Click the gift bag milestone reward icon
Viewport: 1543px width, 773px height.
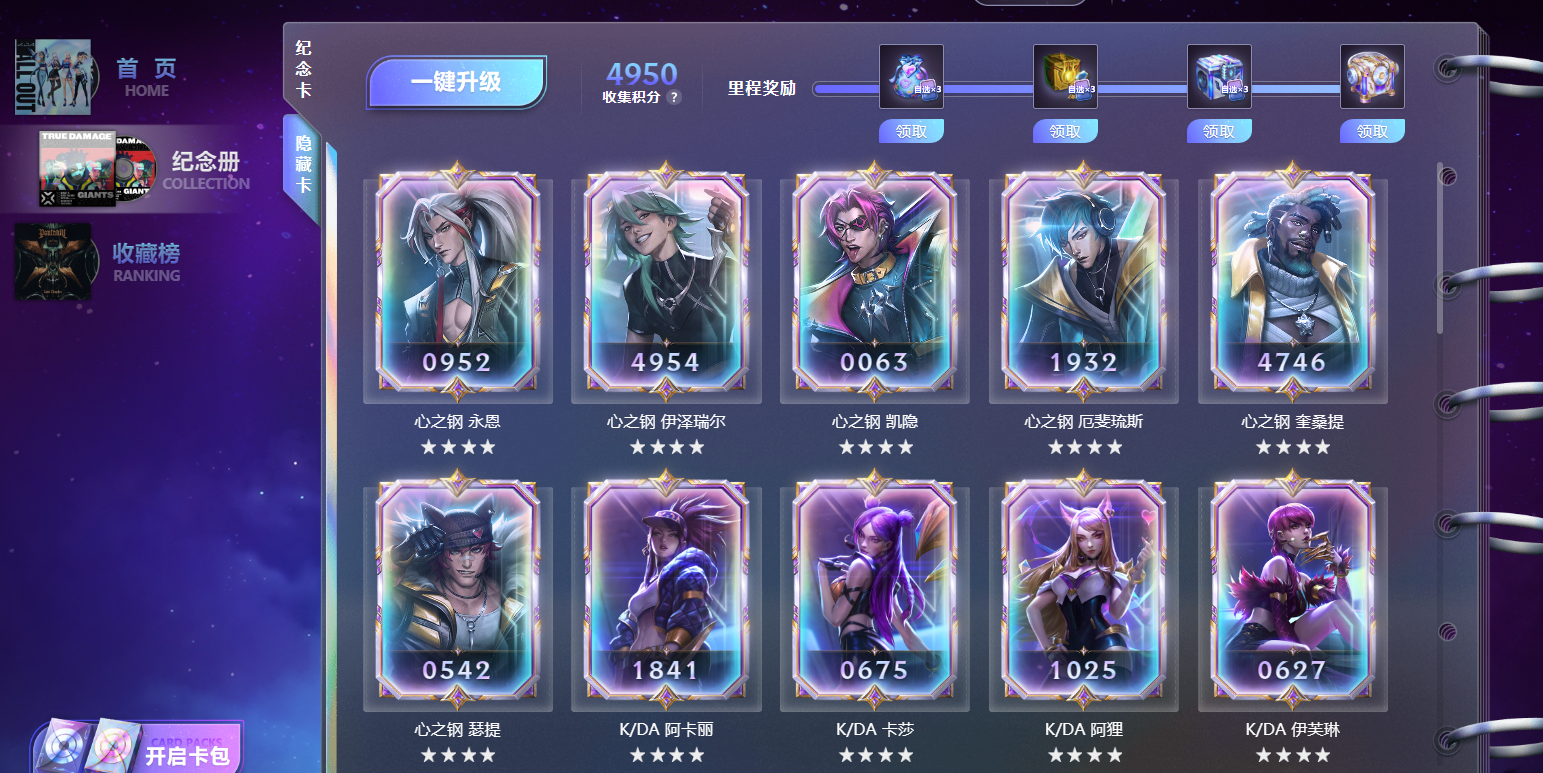tap(910, 75)
